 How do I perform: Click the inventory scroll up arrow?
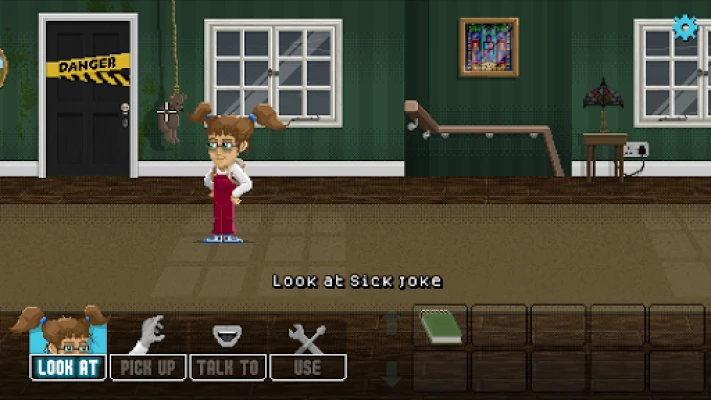point(392,322)
